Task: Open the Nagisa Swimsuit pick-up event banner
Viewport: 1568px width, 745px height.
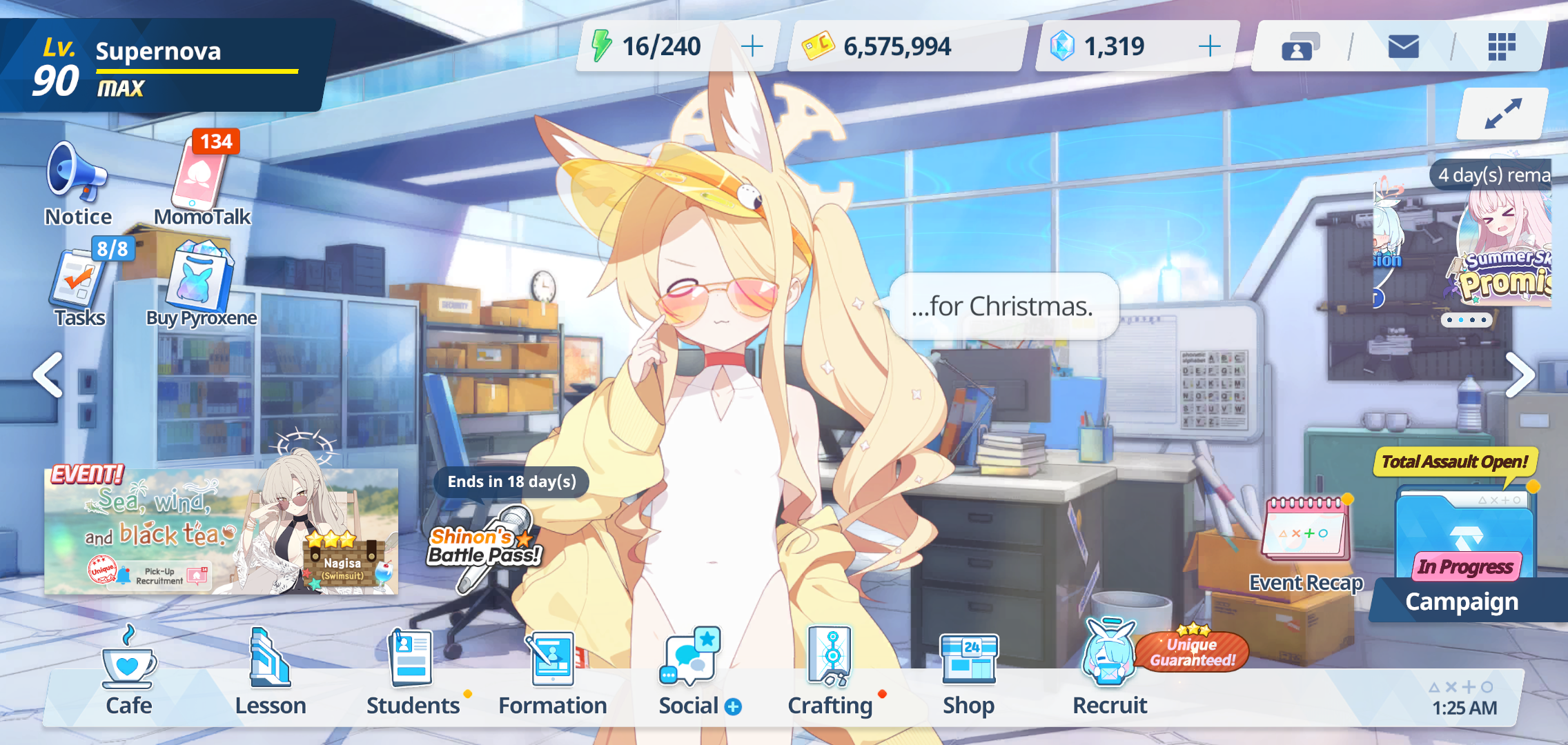Action: point(221,532)
